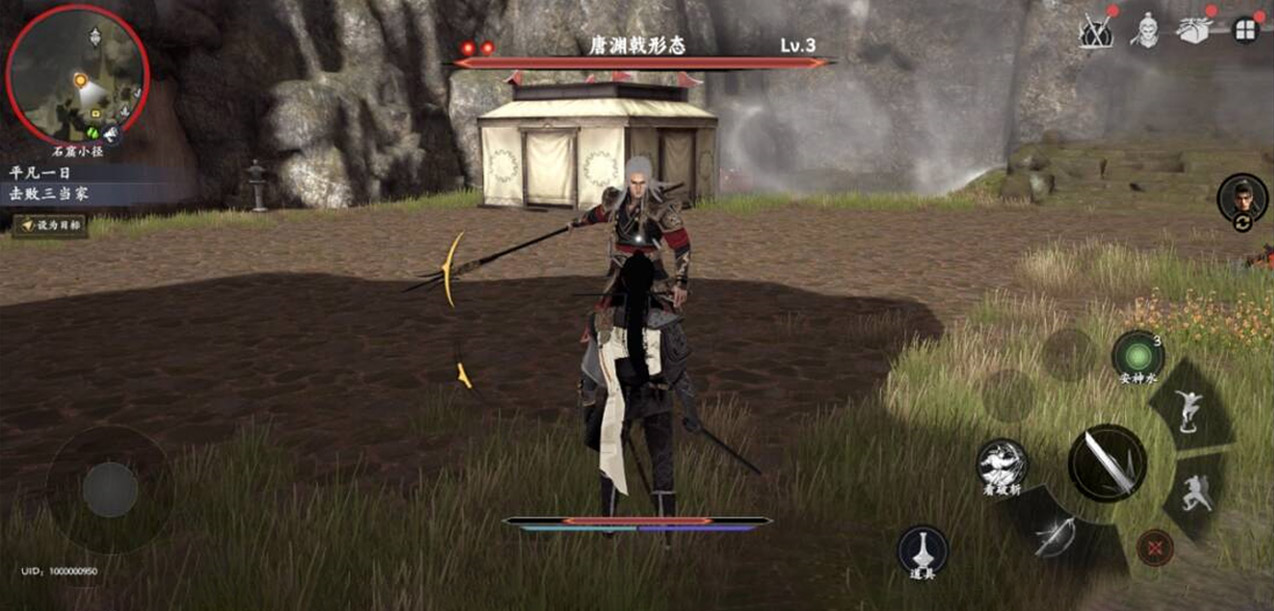
Task: Activate the 看破斩 skill
Action: coord(1002,464)
